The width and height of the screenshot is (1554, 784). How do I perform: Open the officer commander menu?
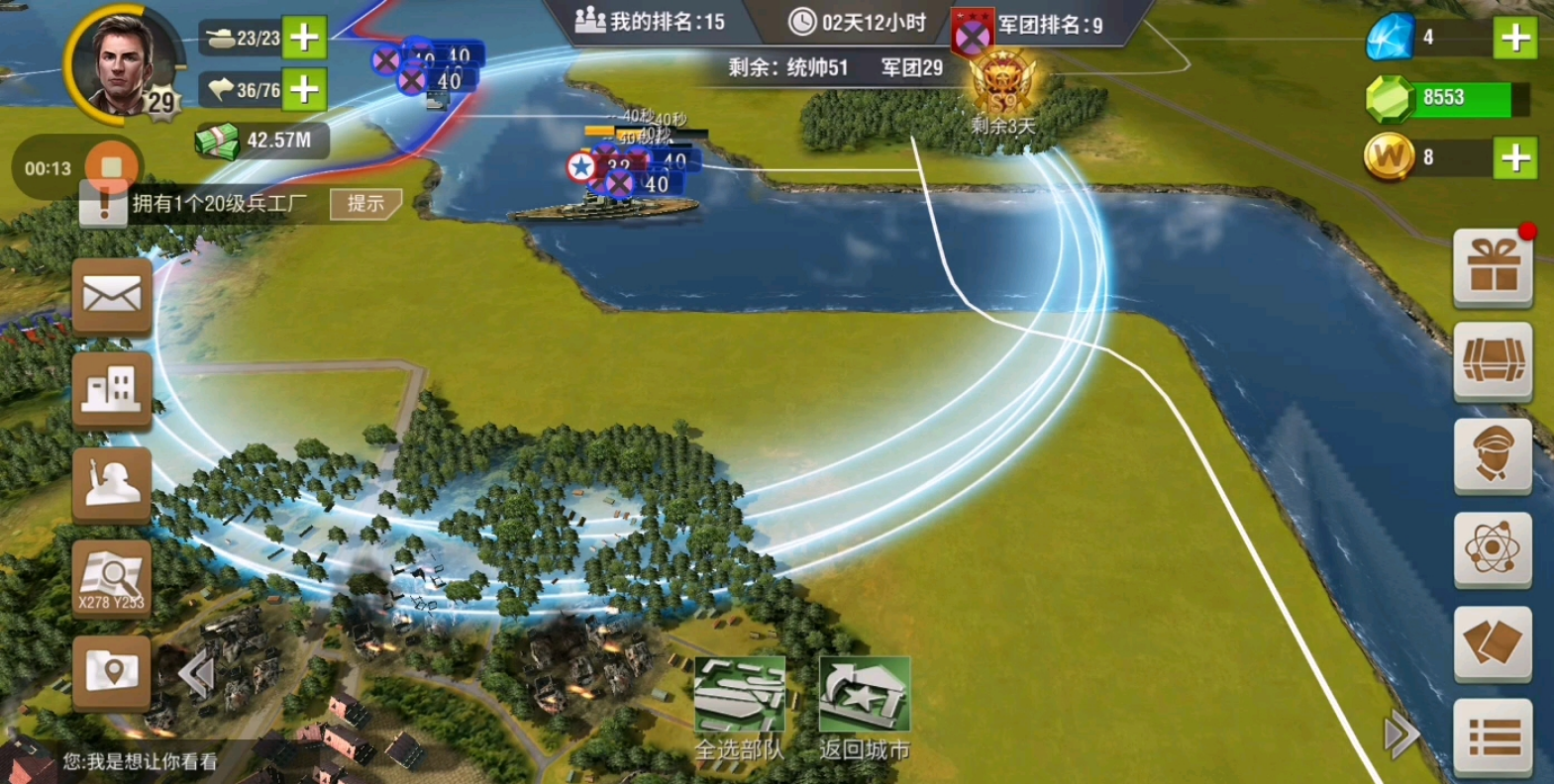tap(1493, 455)
